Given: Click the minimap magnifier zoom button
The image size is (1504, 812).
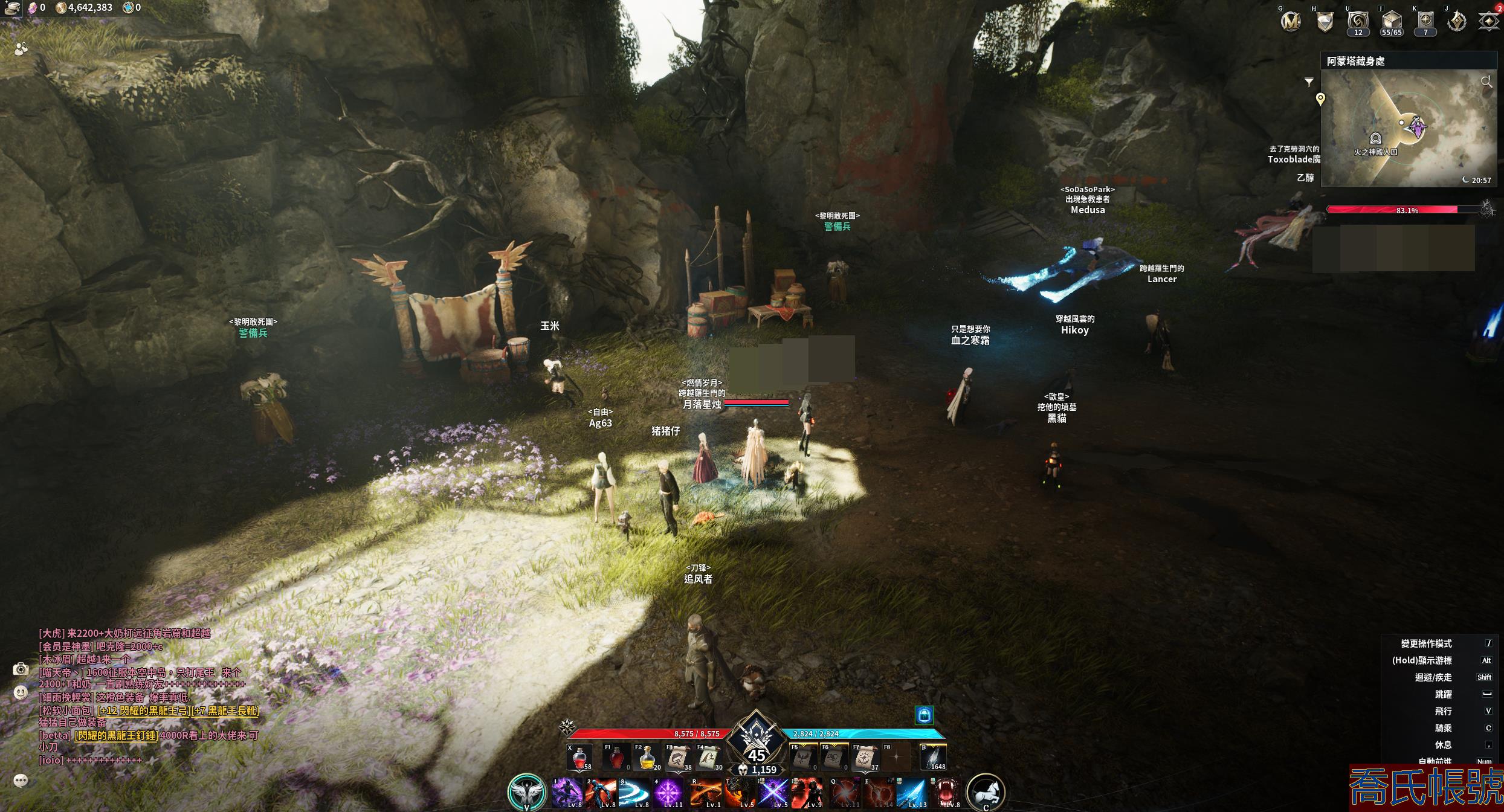Looking at the screenshot, I should pos(1486,82).
